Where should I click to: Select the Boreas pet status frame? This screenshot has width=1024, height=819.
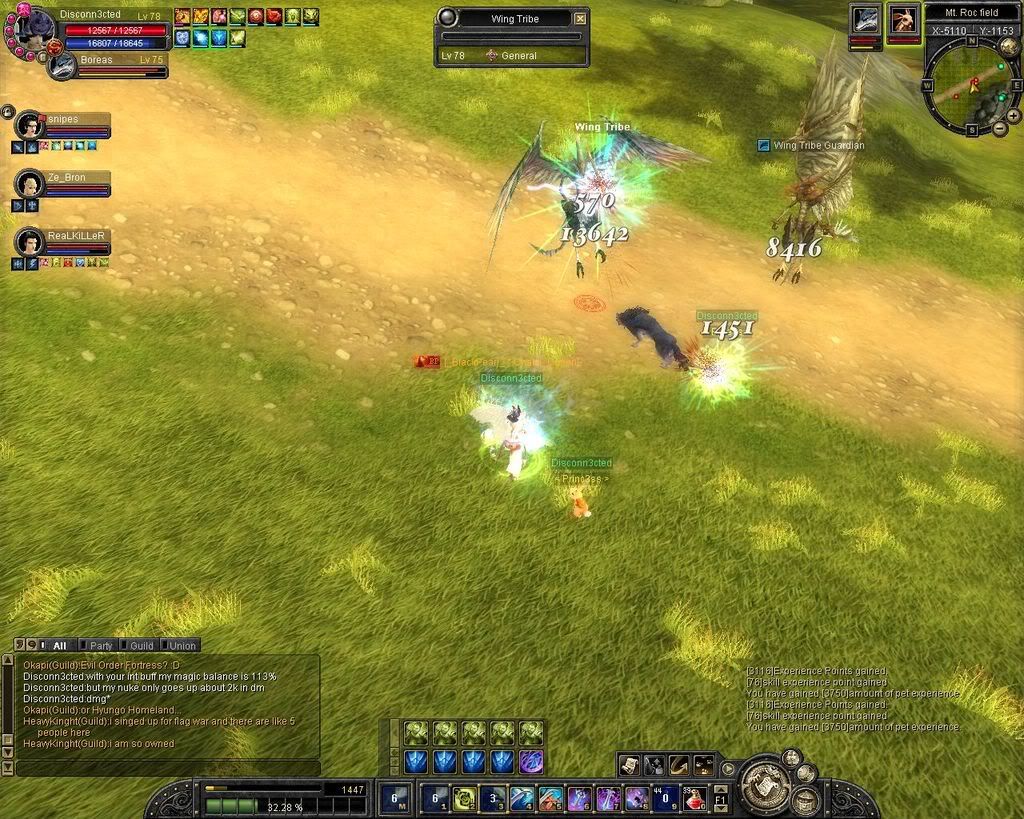[106, 63]
